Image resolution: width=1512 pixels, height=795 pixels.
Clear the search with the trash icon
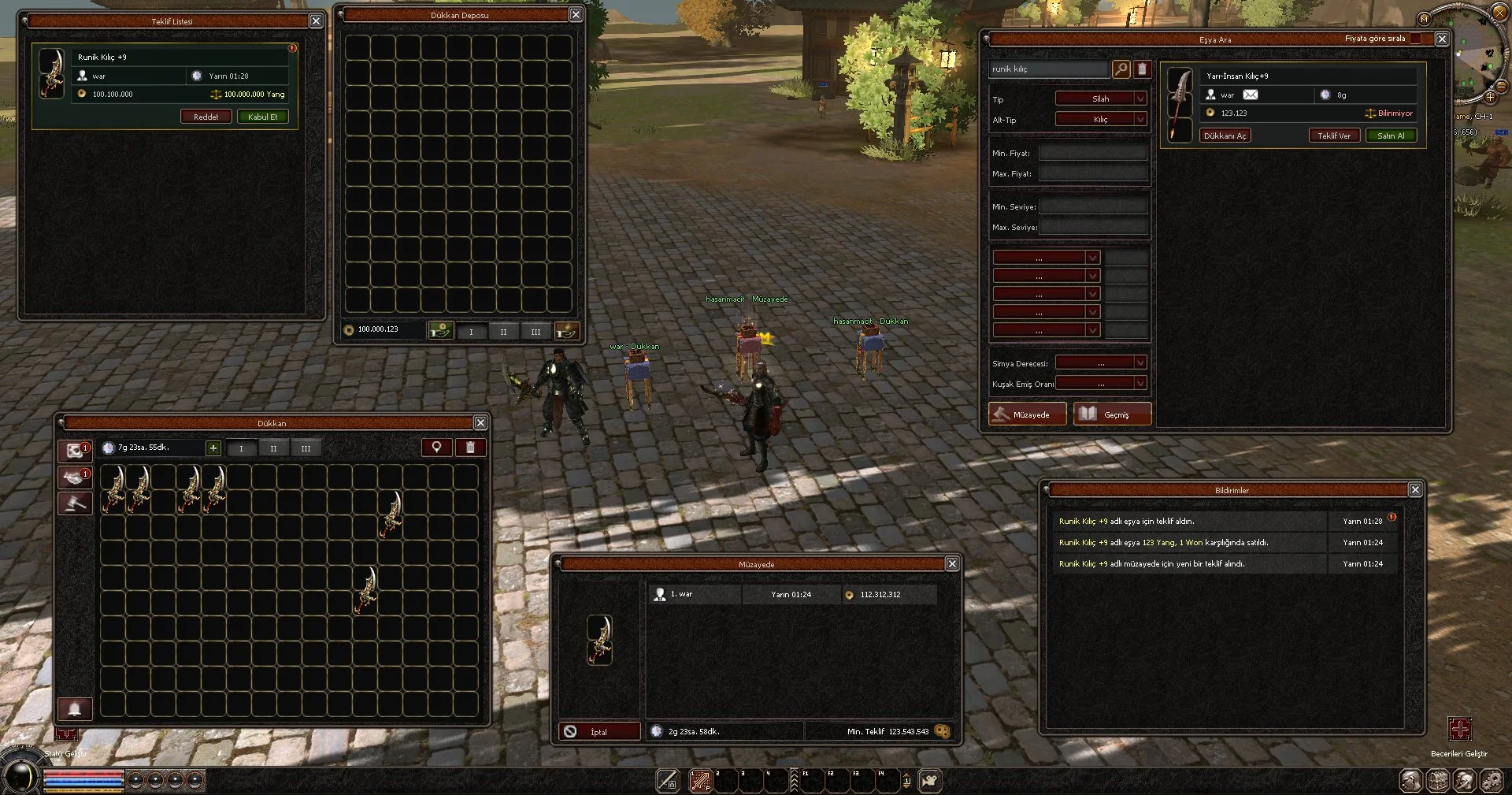[1142, 69]
